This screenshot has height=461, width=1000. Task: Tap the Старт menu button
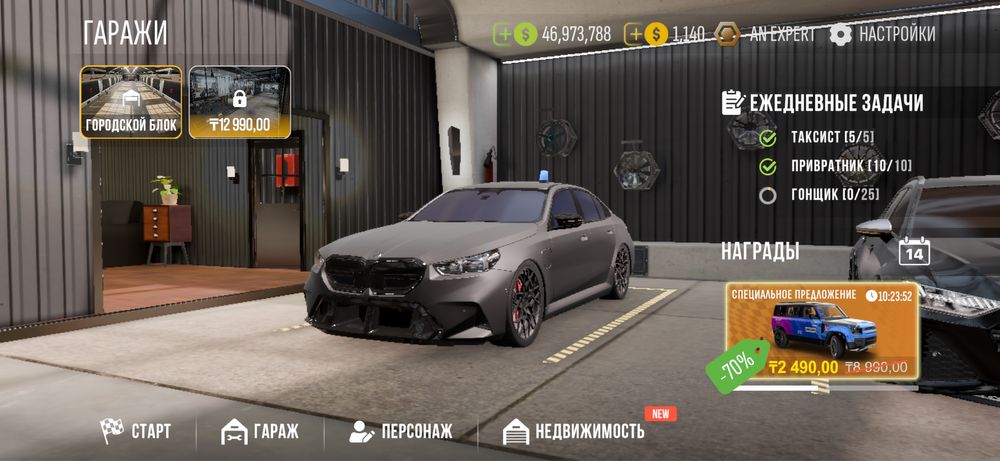click(136, 432)
